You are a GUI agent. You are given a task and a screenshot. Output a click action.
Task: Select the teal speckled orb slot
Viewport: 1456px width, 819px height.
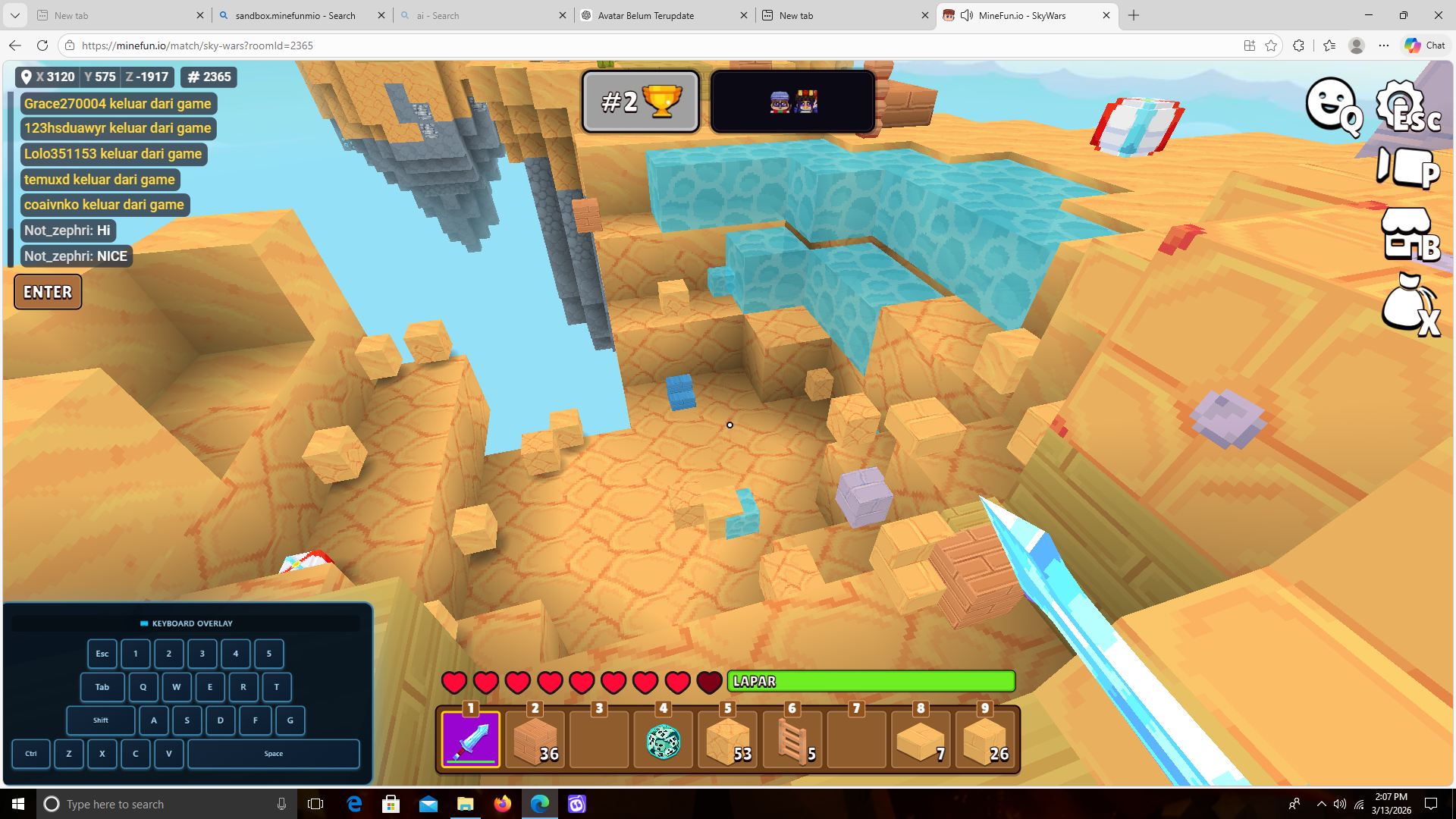(664, 739)
